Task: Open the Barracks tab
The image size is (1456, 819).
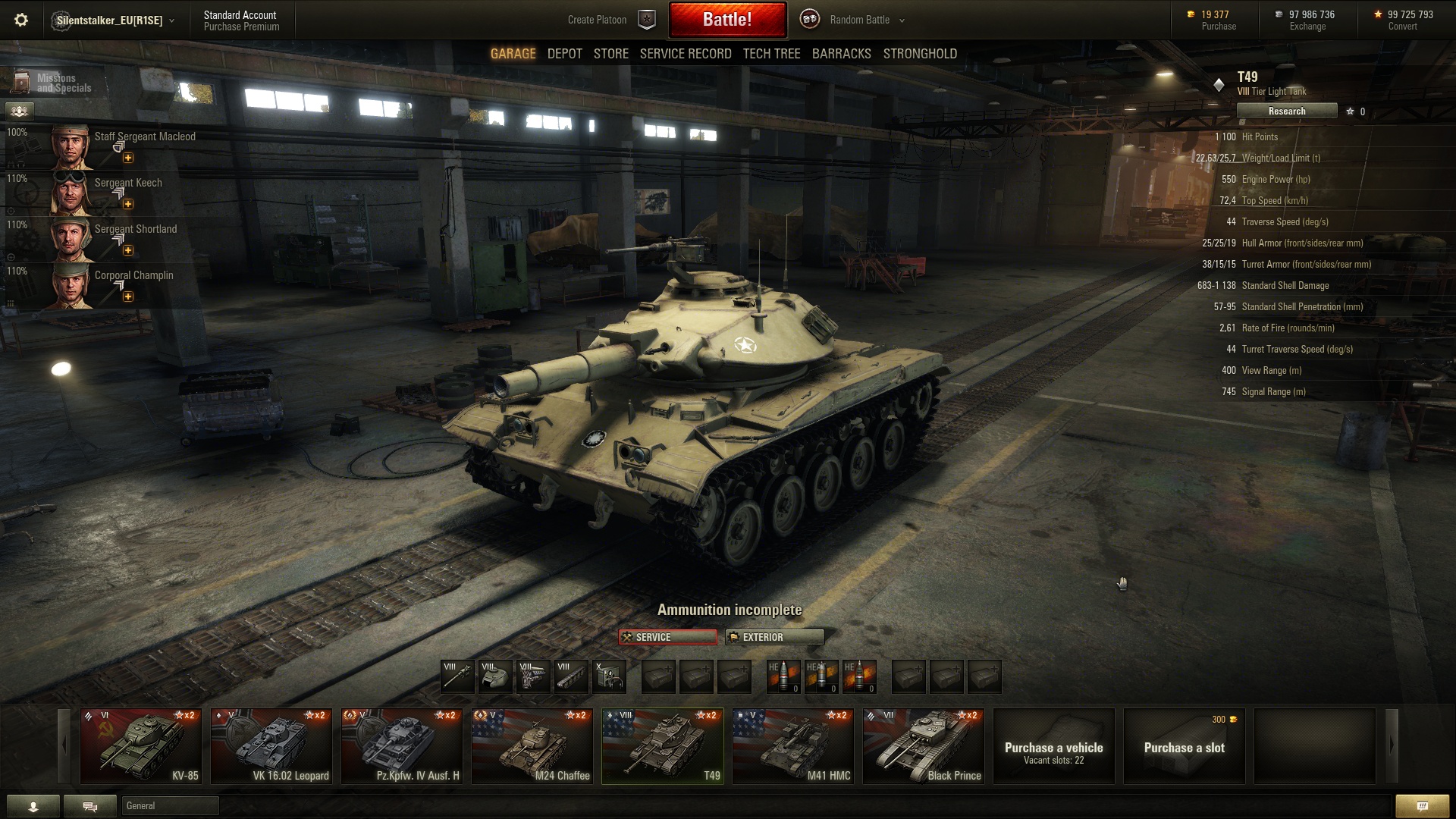Action: coord(841,54)
